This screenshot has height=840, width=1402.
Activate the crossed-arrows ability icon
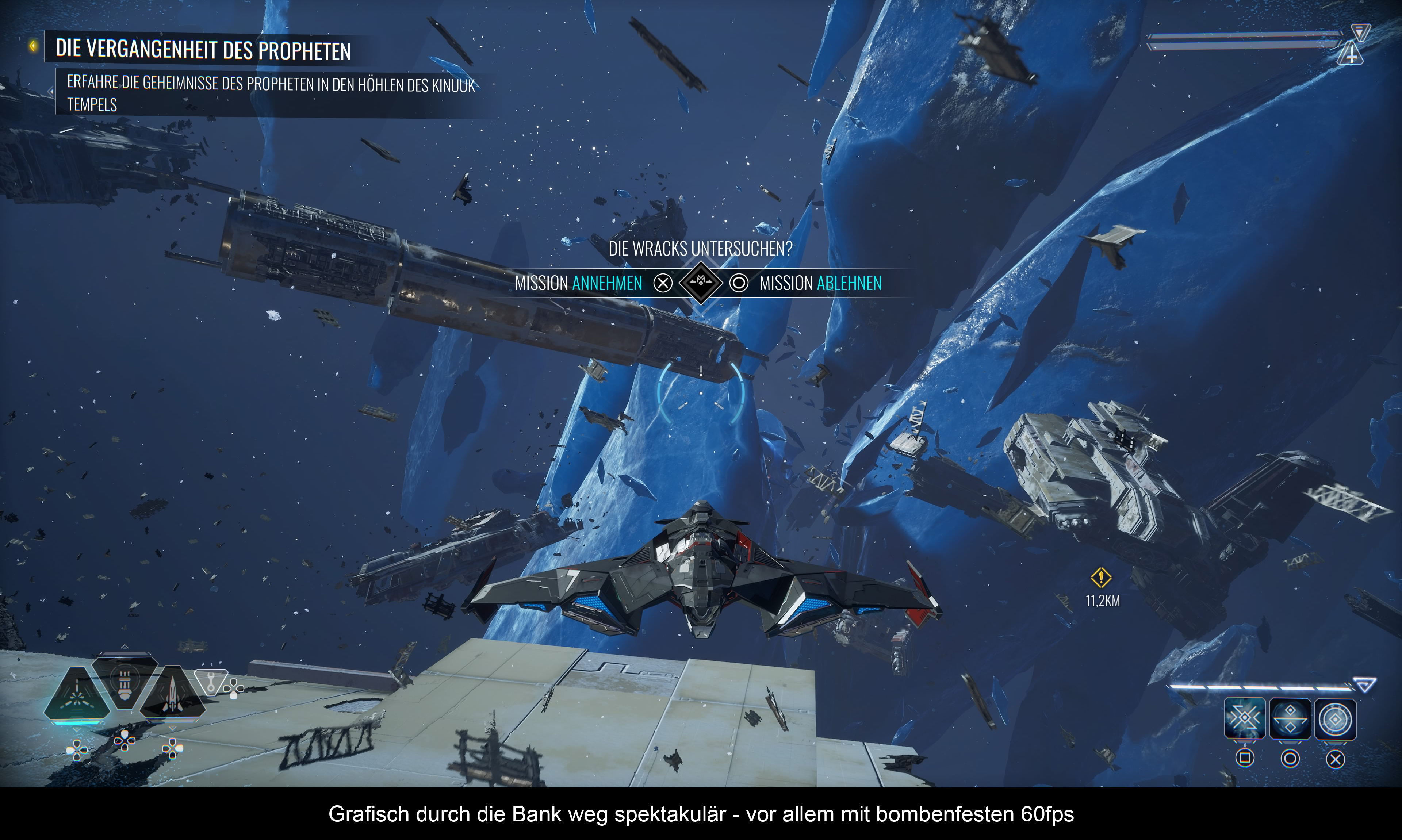(1244, 719)
